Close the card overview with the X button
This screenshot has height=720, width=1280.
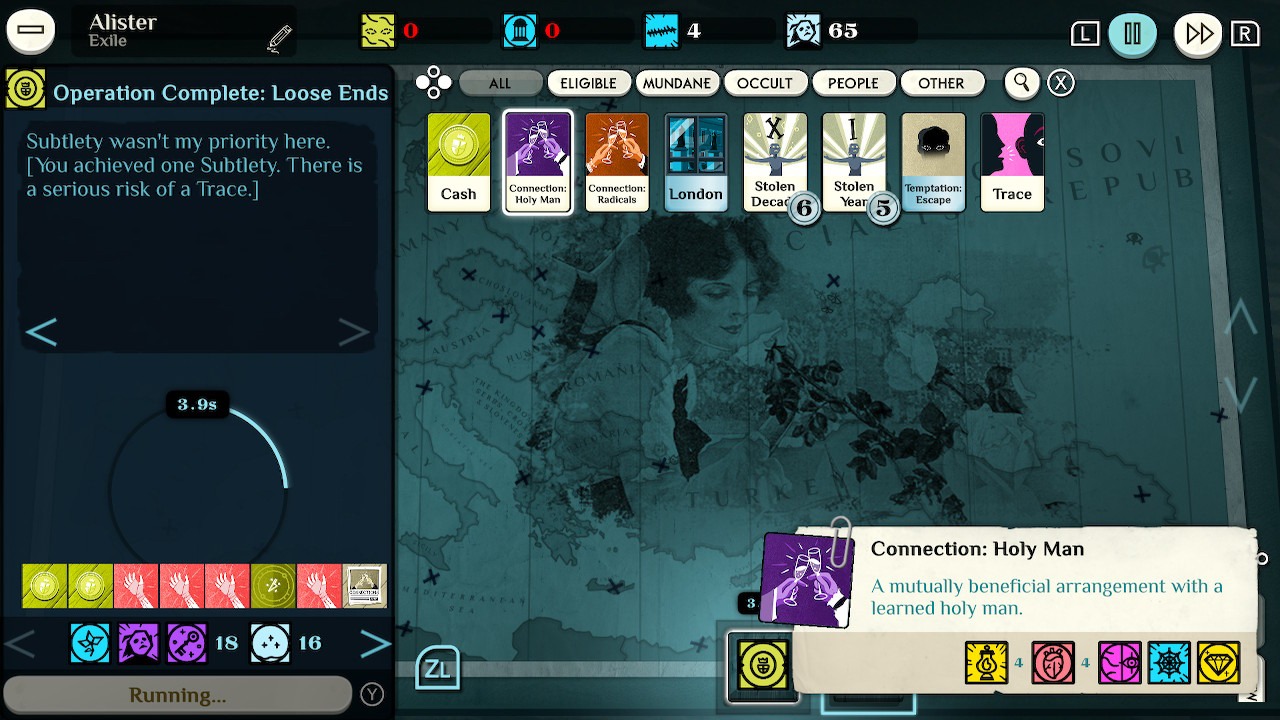pyautogui.click(x=1060, y=83)
